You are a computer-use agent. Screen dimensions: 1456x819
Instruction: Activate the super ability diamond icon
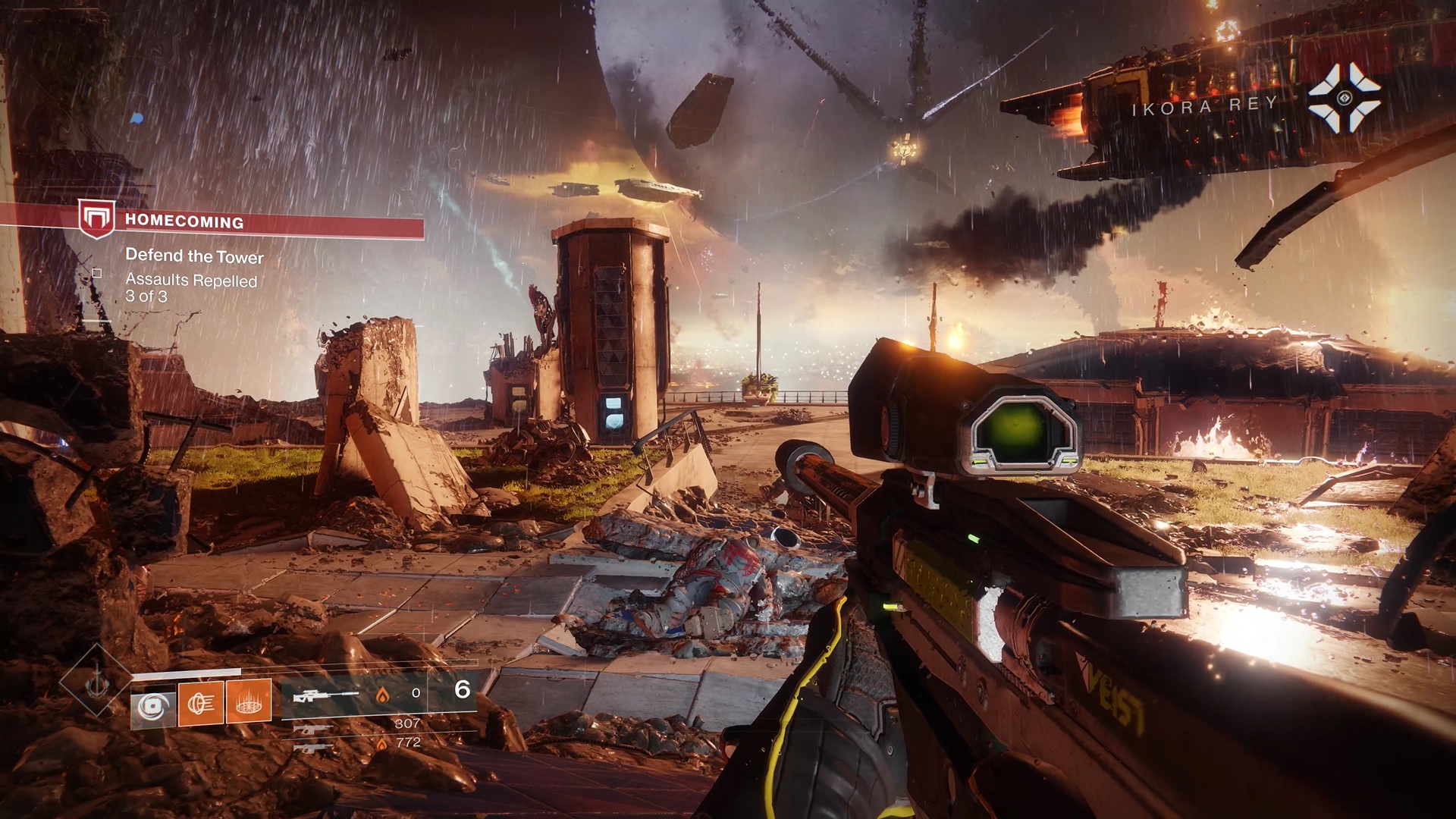[x=96, y=681]
